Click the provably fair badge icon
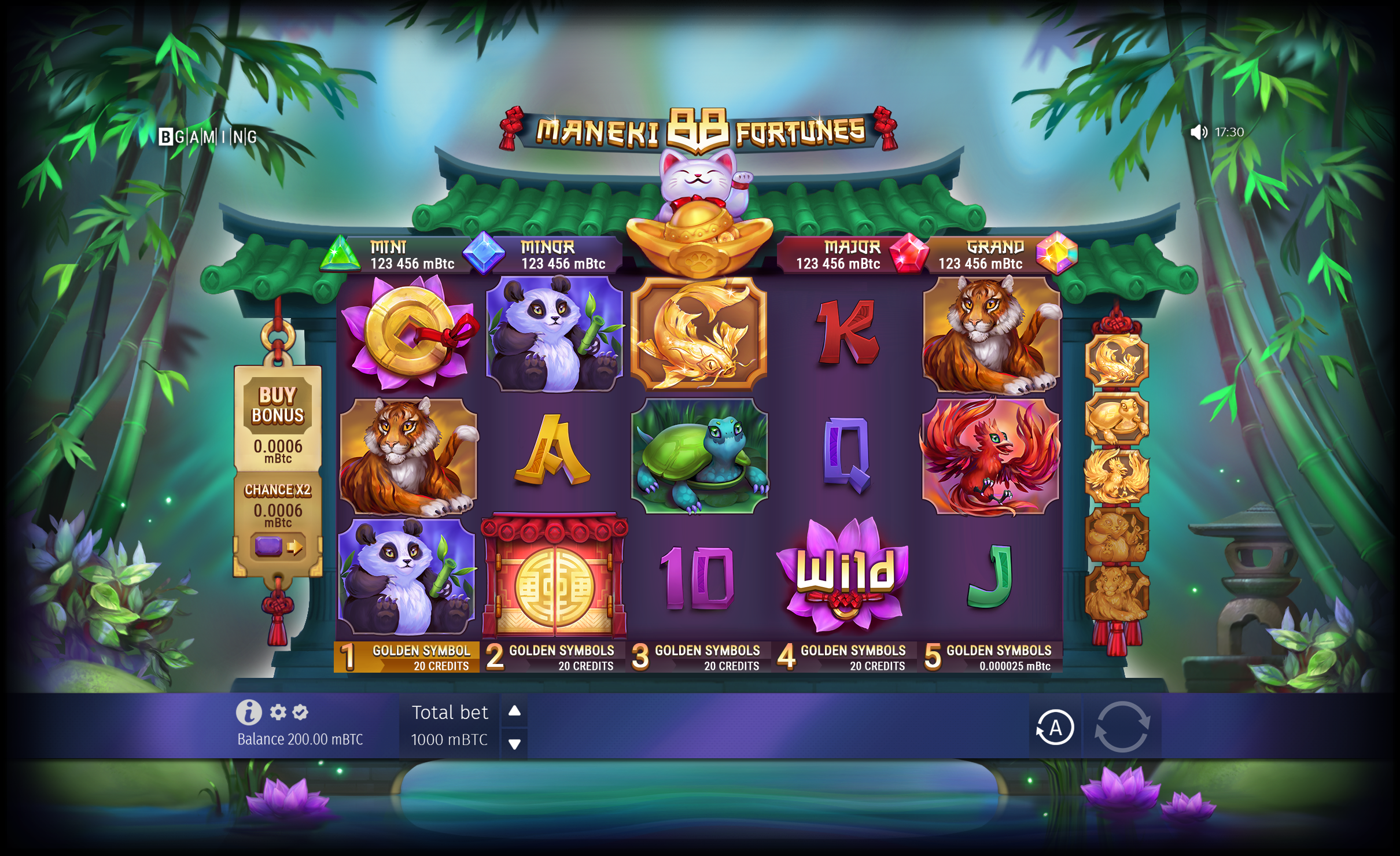 [300, 712]
